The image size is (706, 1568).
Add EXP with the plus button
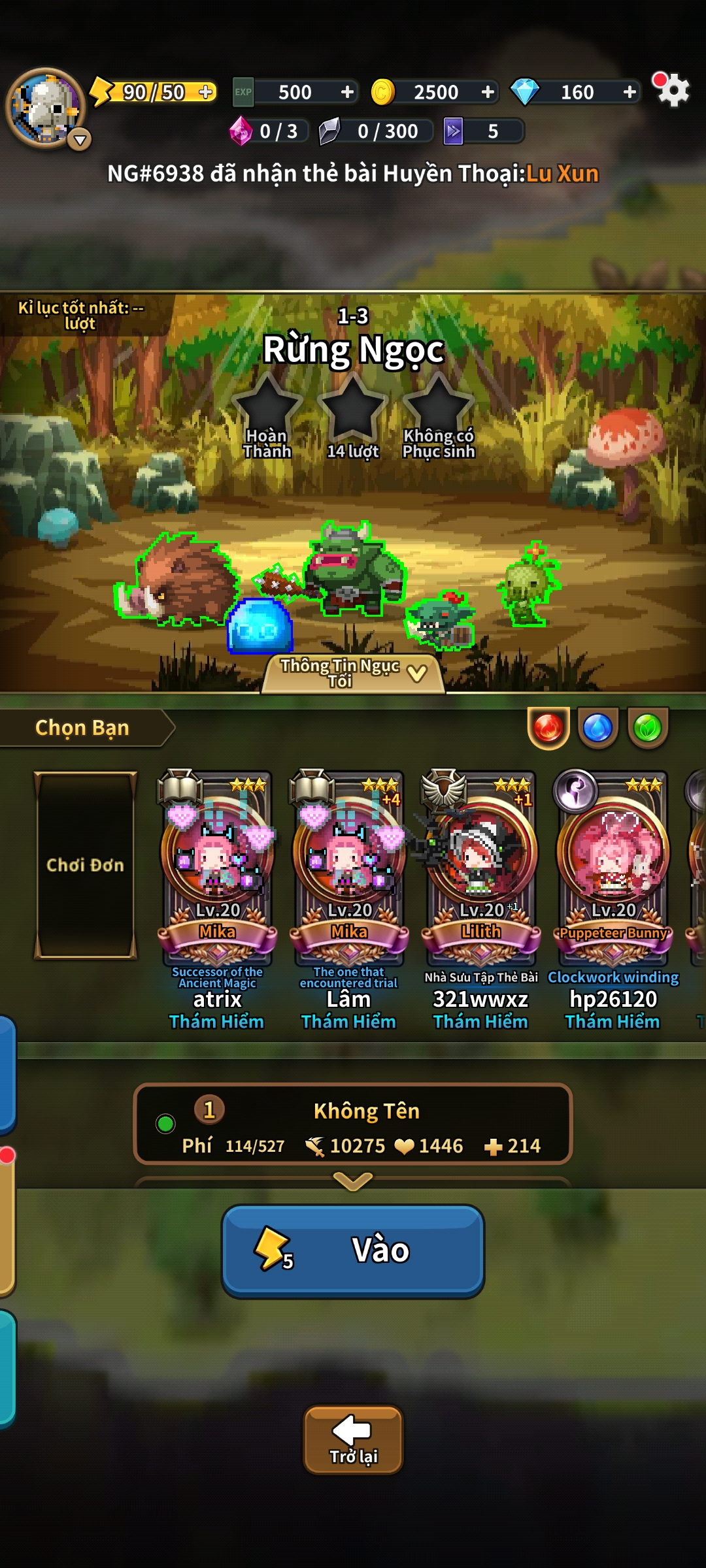(348, 92)
